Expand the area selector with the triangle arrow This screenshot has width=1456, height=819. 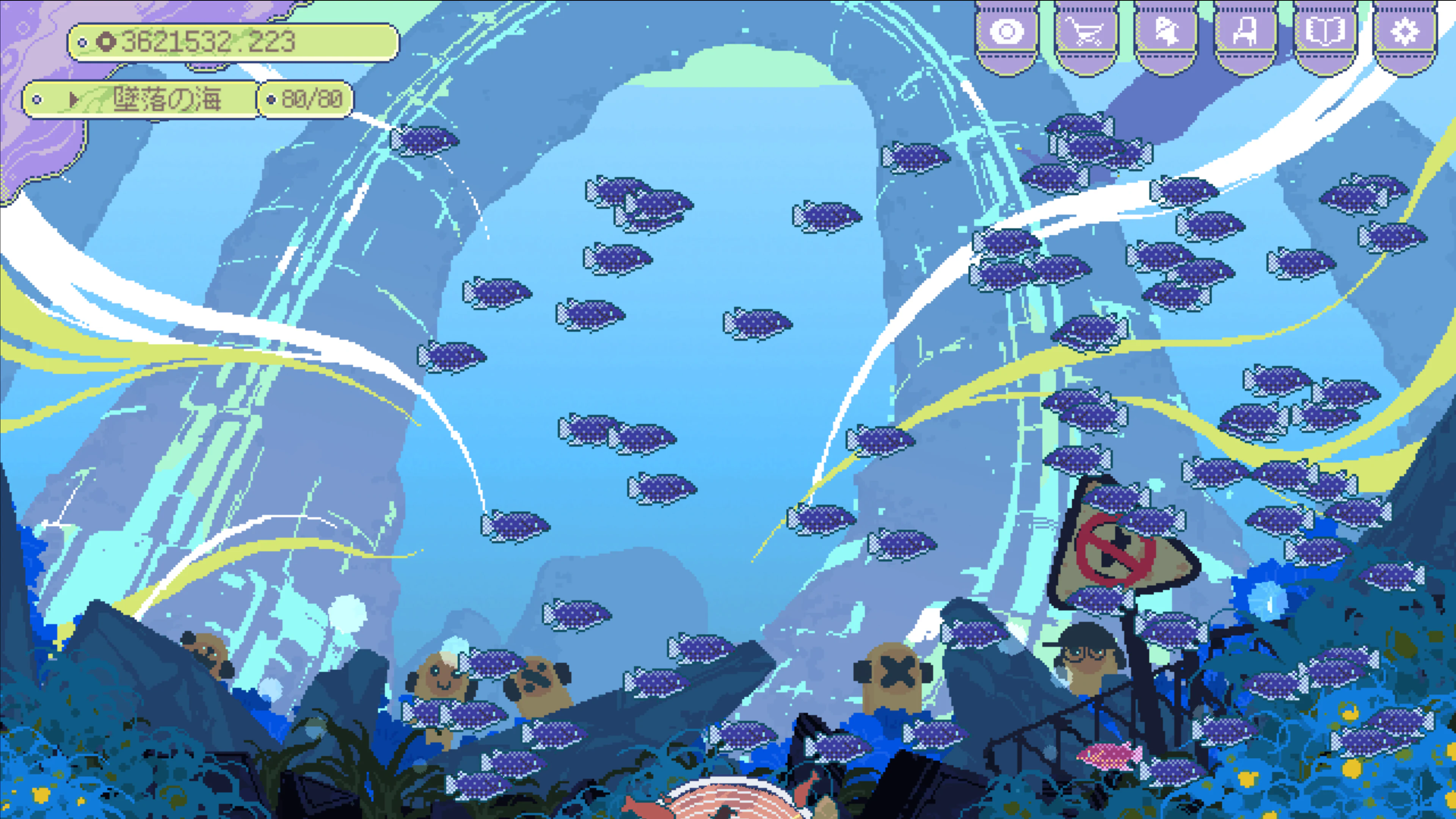pyautogui.click(x=74, y=99)
